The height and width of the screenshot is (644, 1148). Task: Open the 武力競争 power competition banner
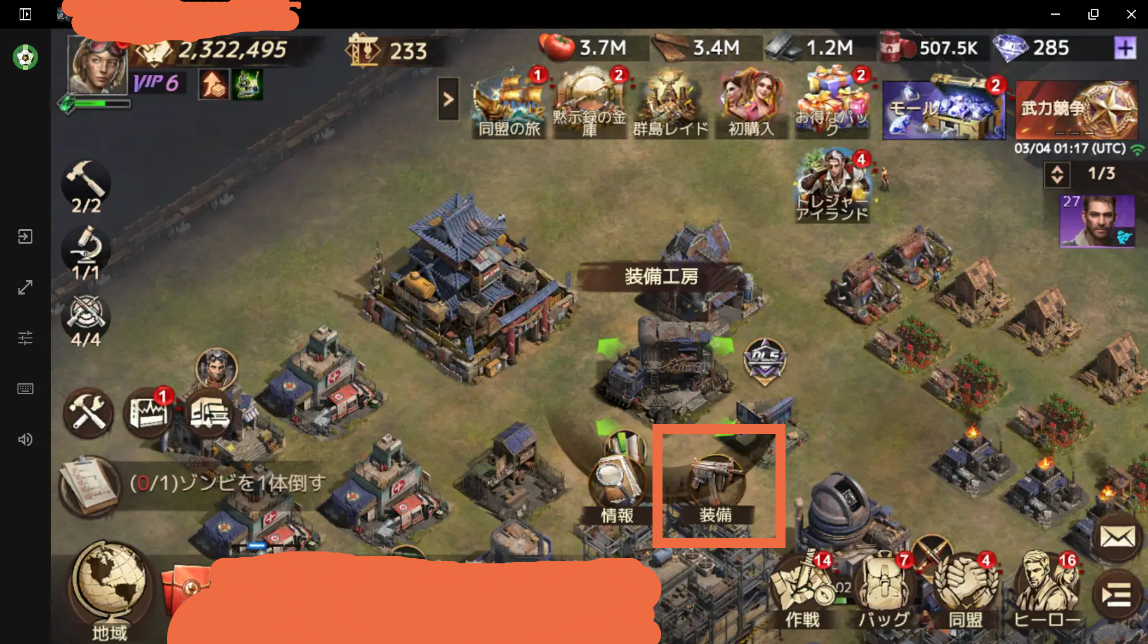[1076, 110]
